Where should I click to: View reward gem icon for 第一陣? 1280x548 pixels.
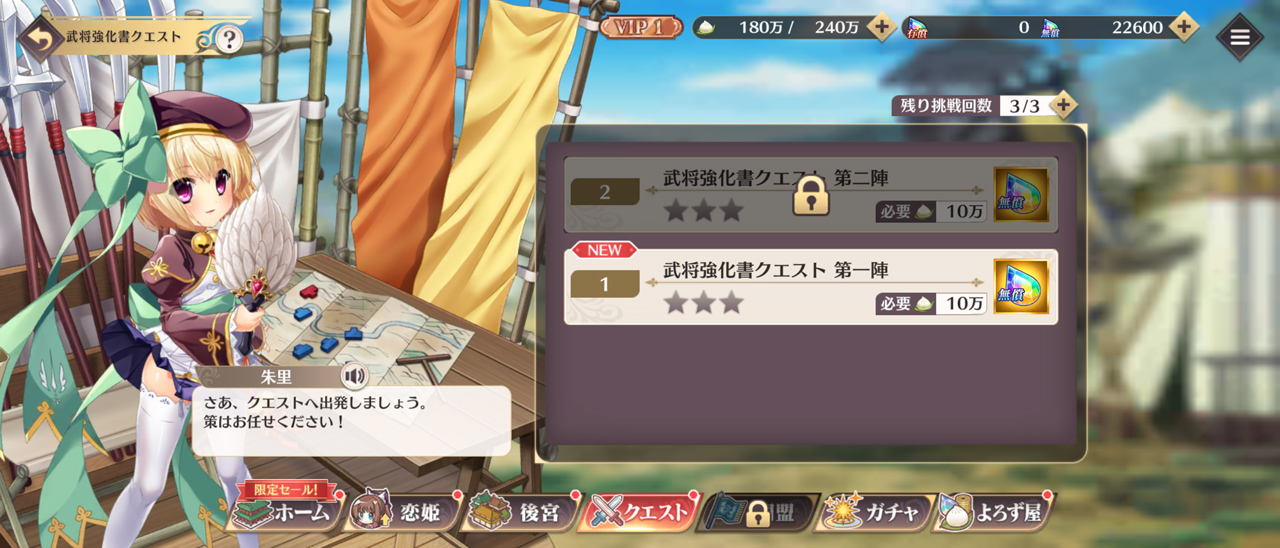(x=1021, y=286)
